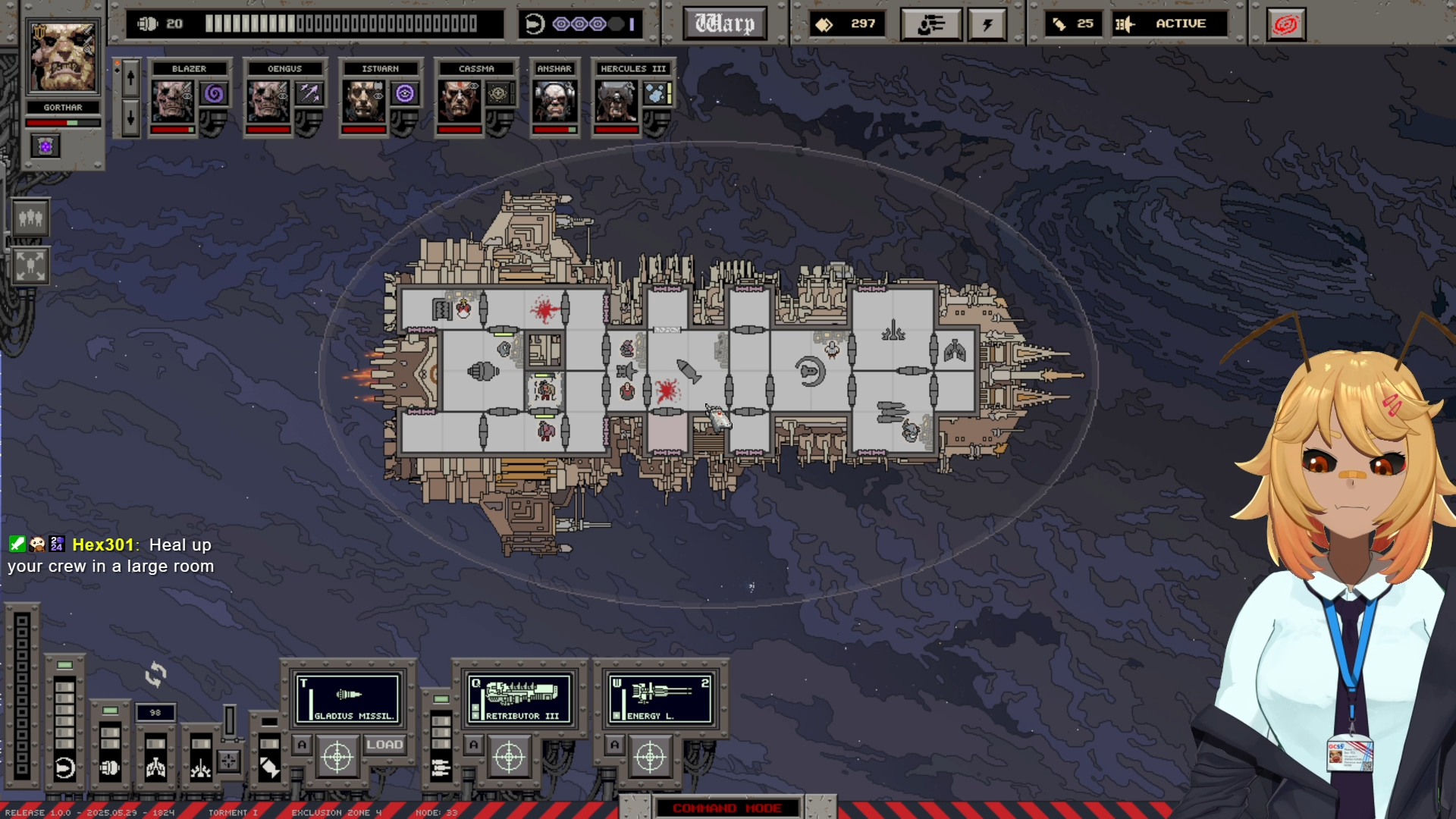Screen dimensions: 1456x819
Task: Use Istvarn's purple eye ability
Action: 405,93
